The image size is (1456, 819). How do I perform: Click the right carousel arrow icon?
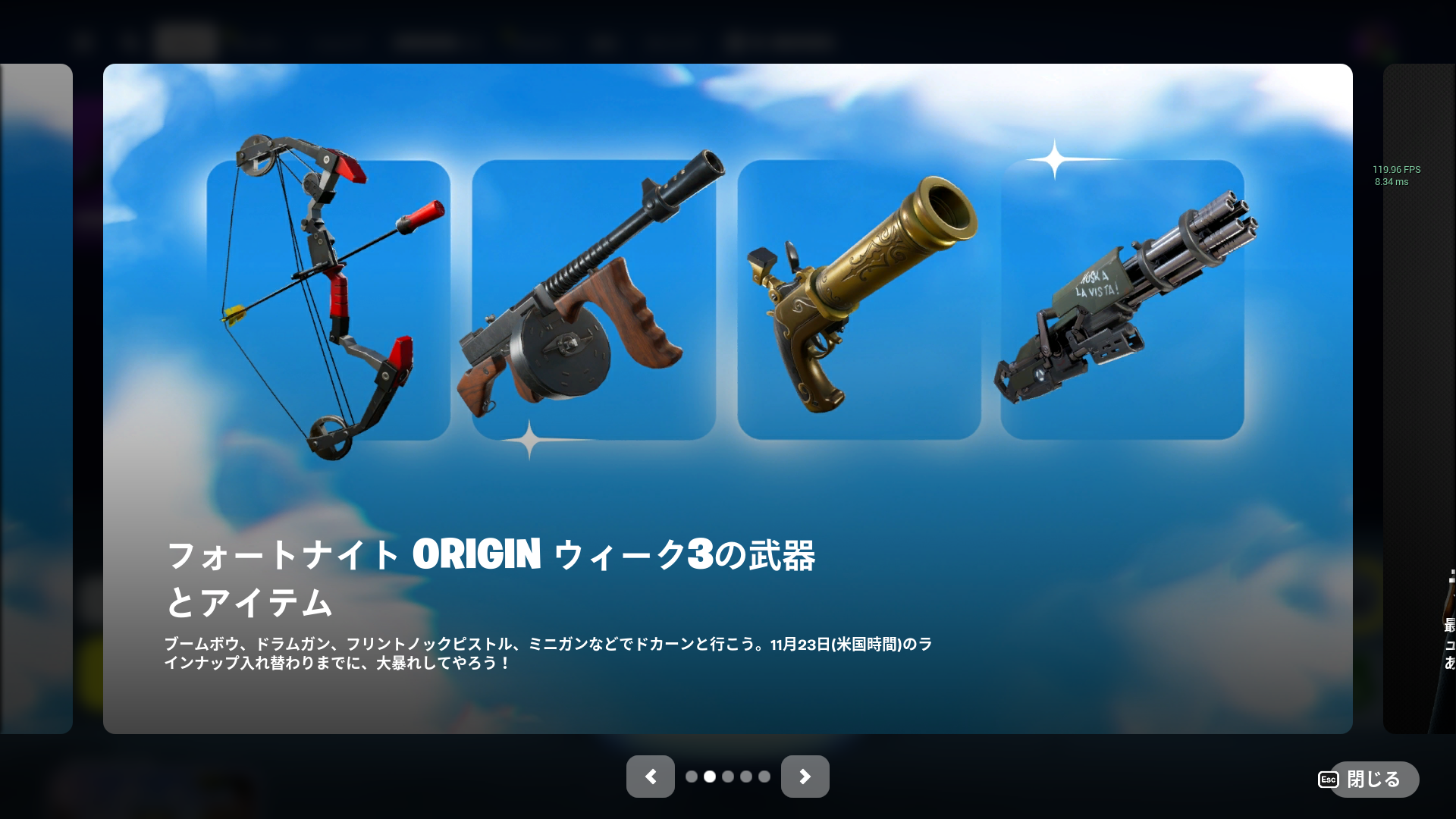point(805,777)
